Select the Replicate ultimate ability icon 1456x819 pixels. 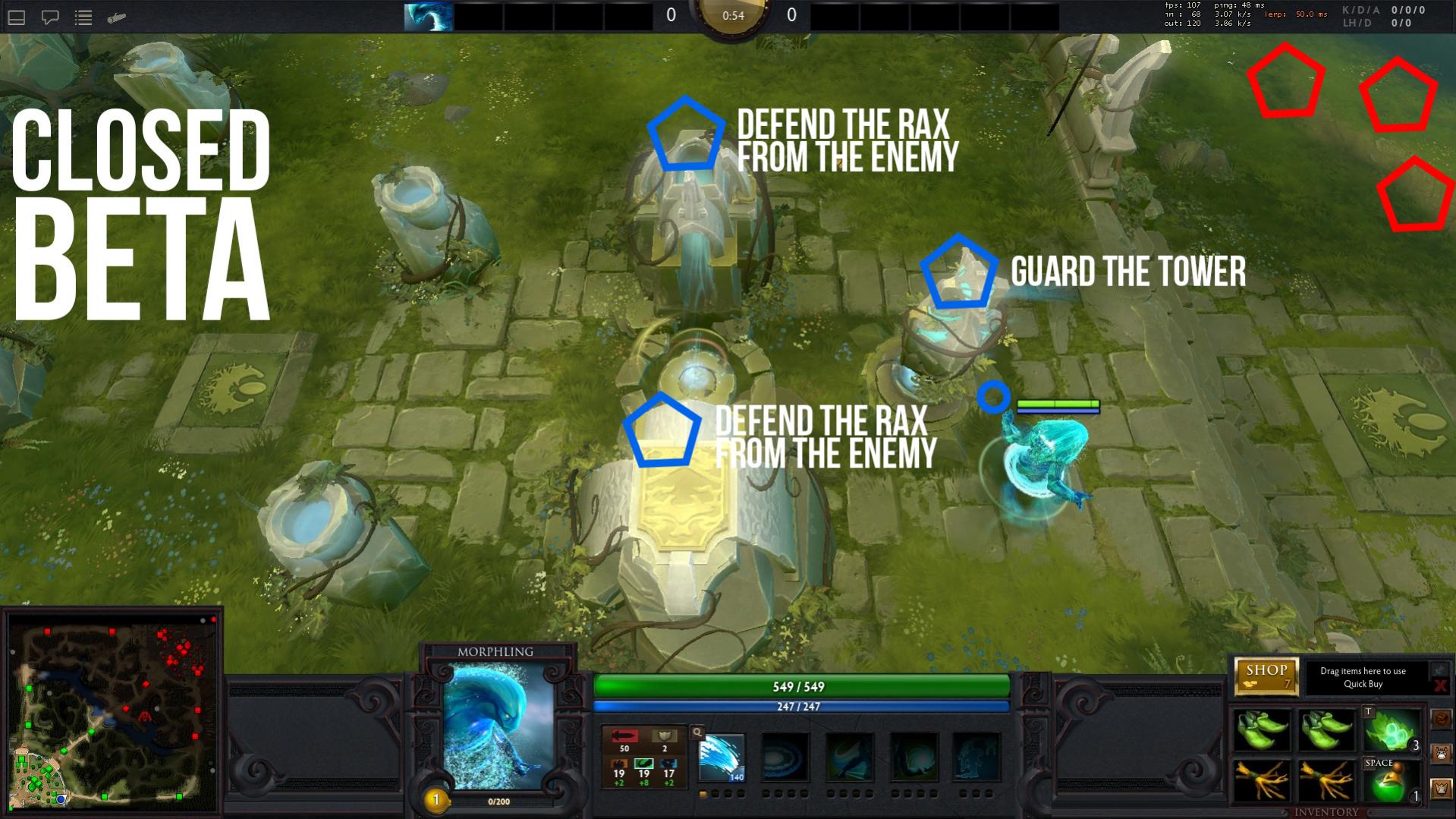[x=976, y=757]
